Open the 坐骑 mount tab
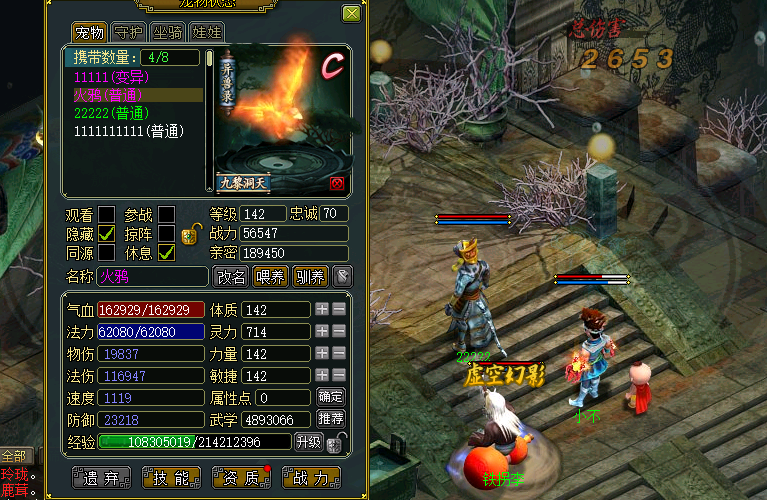 click(169, 32)
